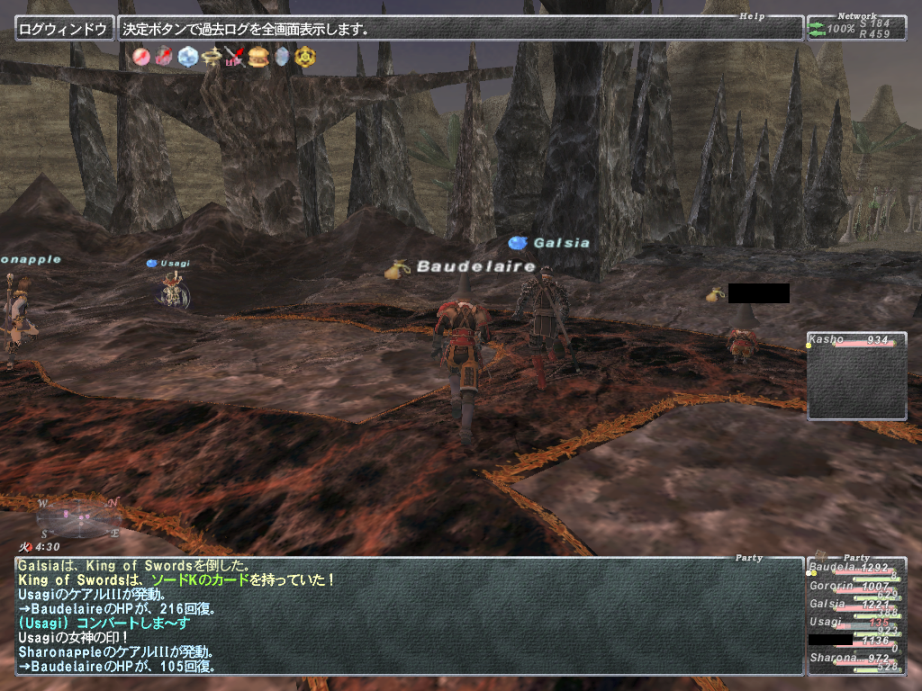Click the Kasho alliance target window

click(x=857, y=375)
